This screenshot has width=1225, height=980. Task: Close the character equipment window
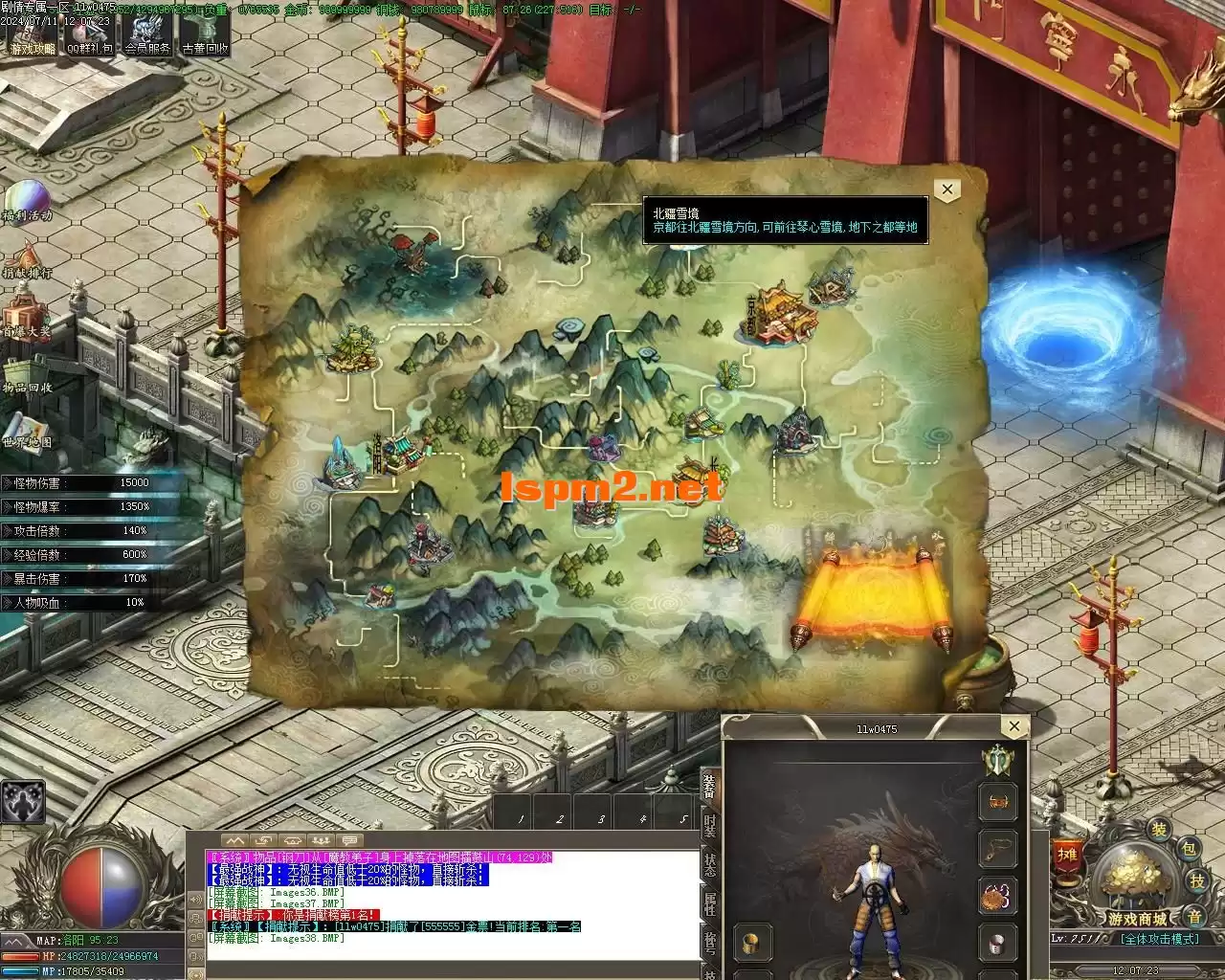click(x=1014, y=727)
